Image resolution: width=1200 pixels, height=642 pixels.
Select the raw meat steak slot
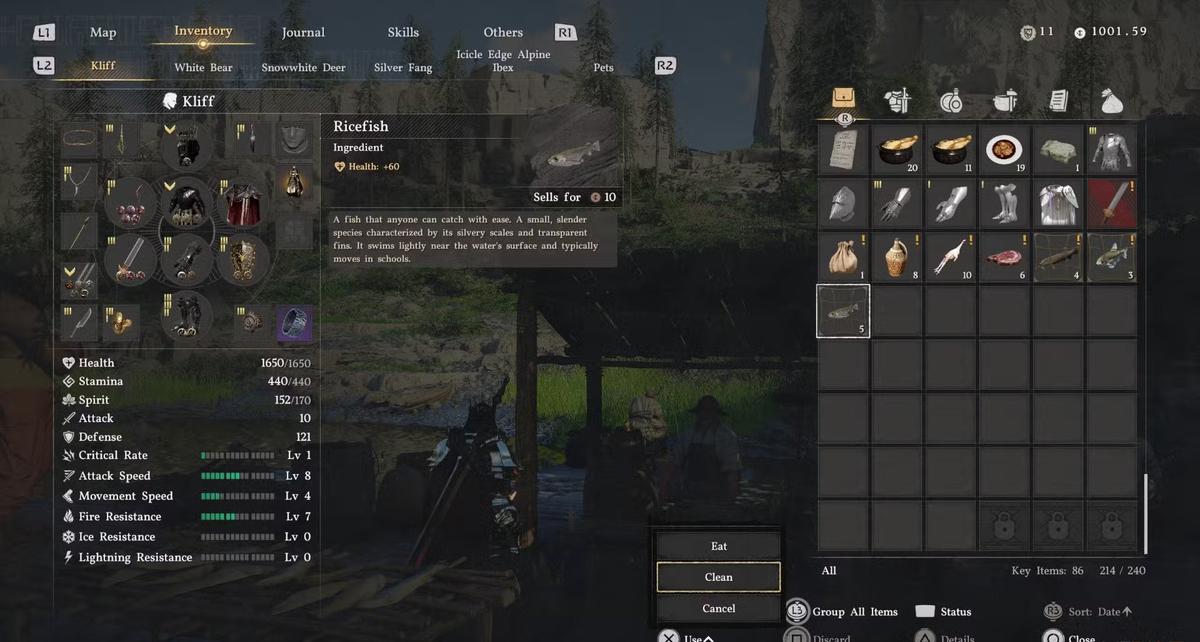pos(1004,257)
